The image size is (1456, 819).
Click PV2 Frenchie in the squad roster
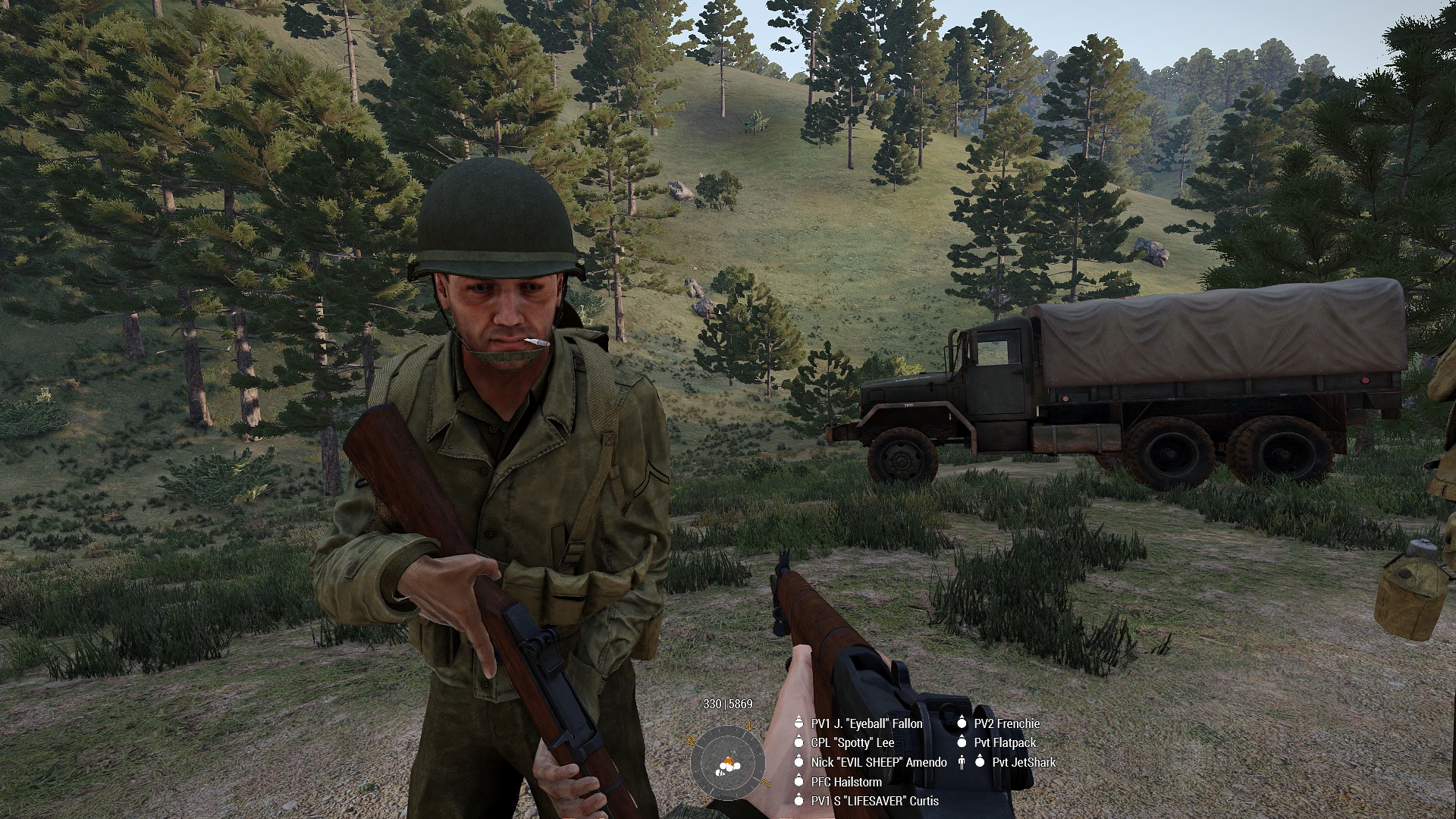point(1006,723)
